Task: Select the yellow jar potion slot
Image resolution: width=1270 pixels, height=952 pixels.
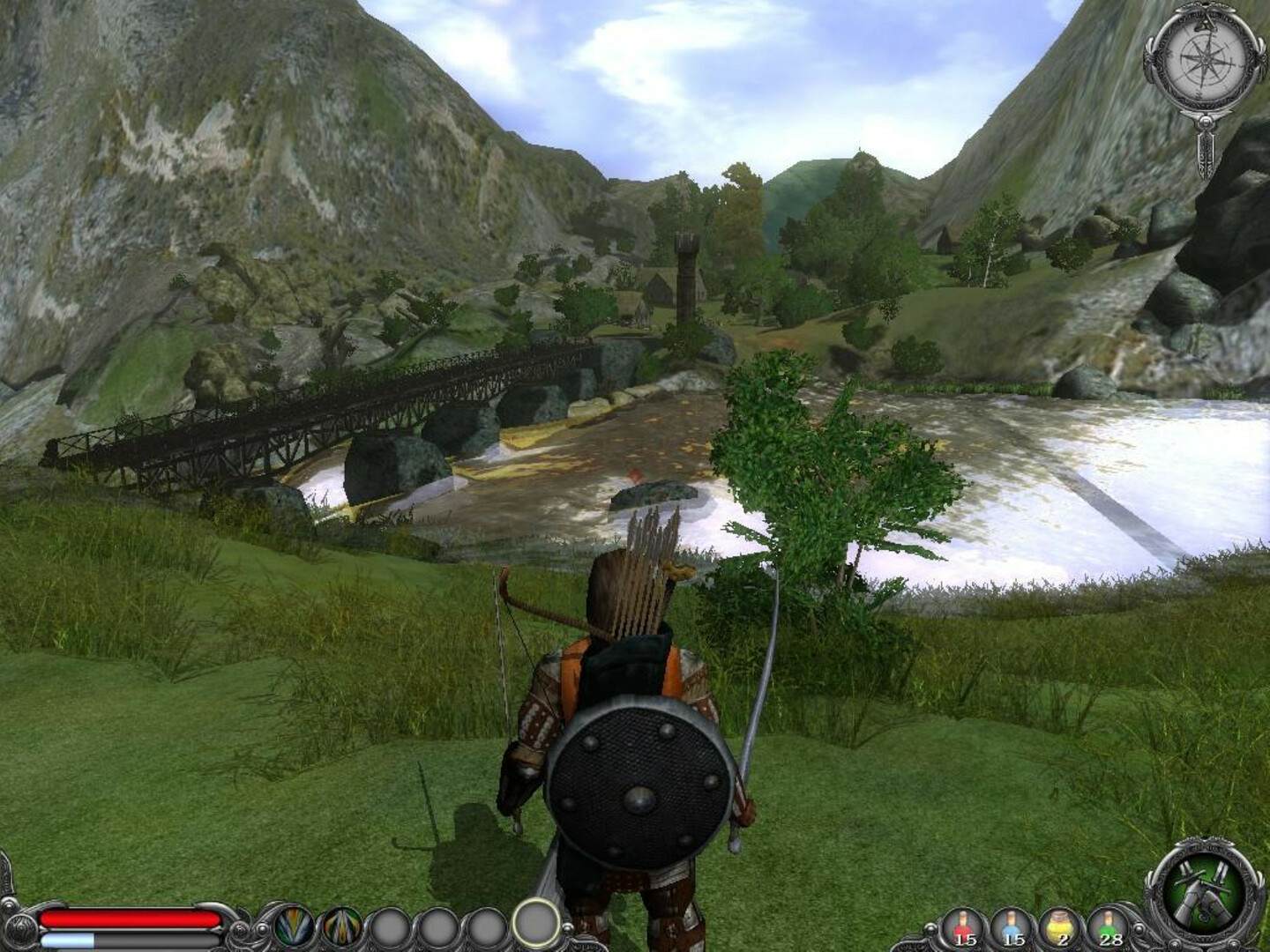Action: pyautogui.click(x=1059, y=927)
